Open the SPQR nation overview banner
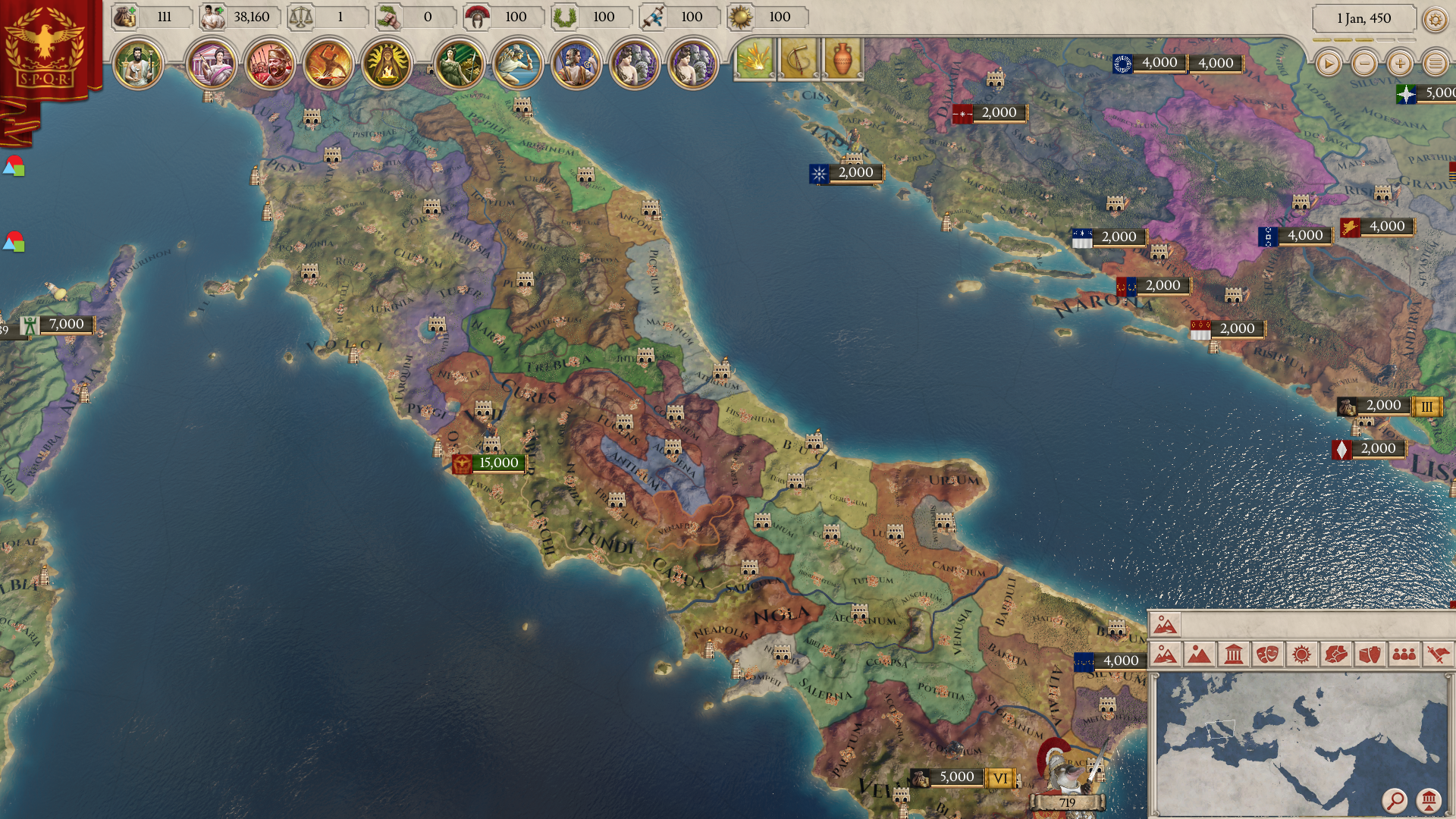The width and height of the screenshot is (1456, 819). click(44, 47)
